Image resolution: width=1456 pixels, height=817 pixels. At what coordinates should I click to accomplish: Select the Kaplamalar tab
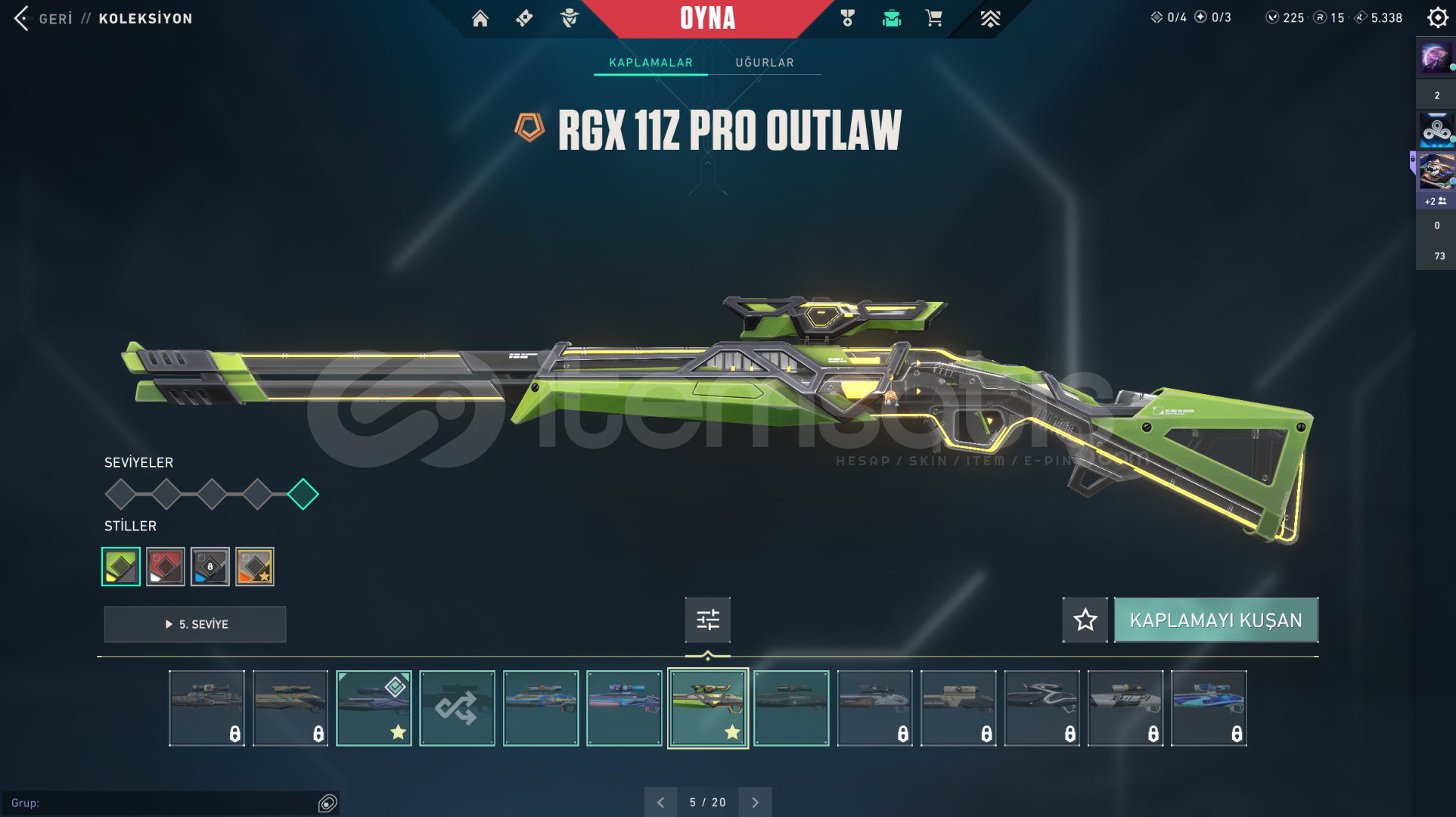coord(650,63)
